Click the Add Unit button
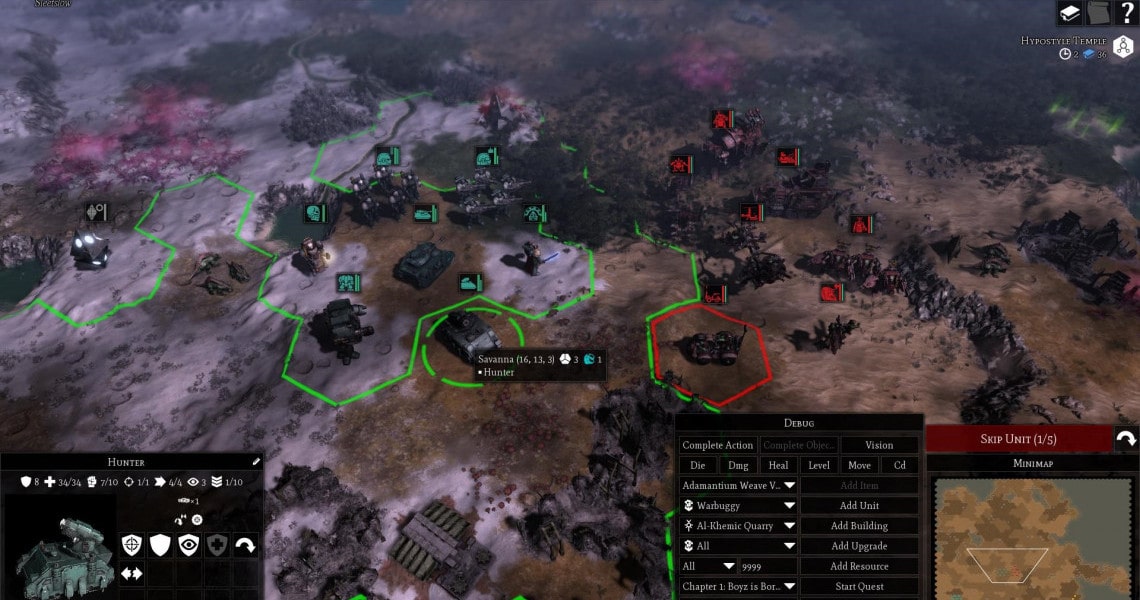 pos(859,506)
